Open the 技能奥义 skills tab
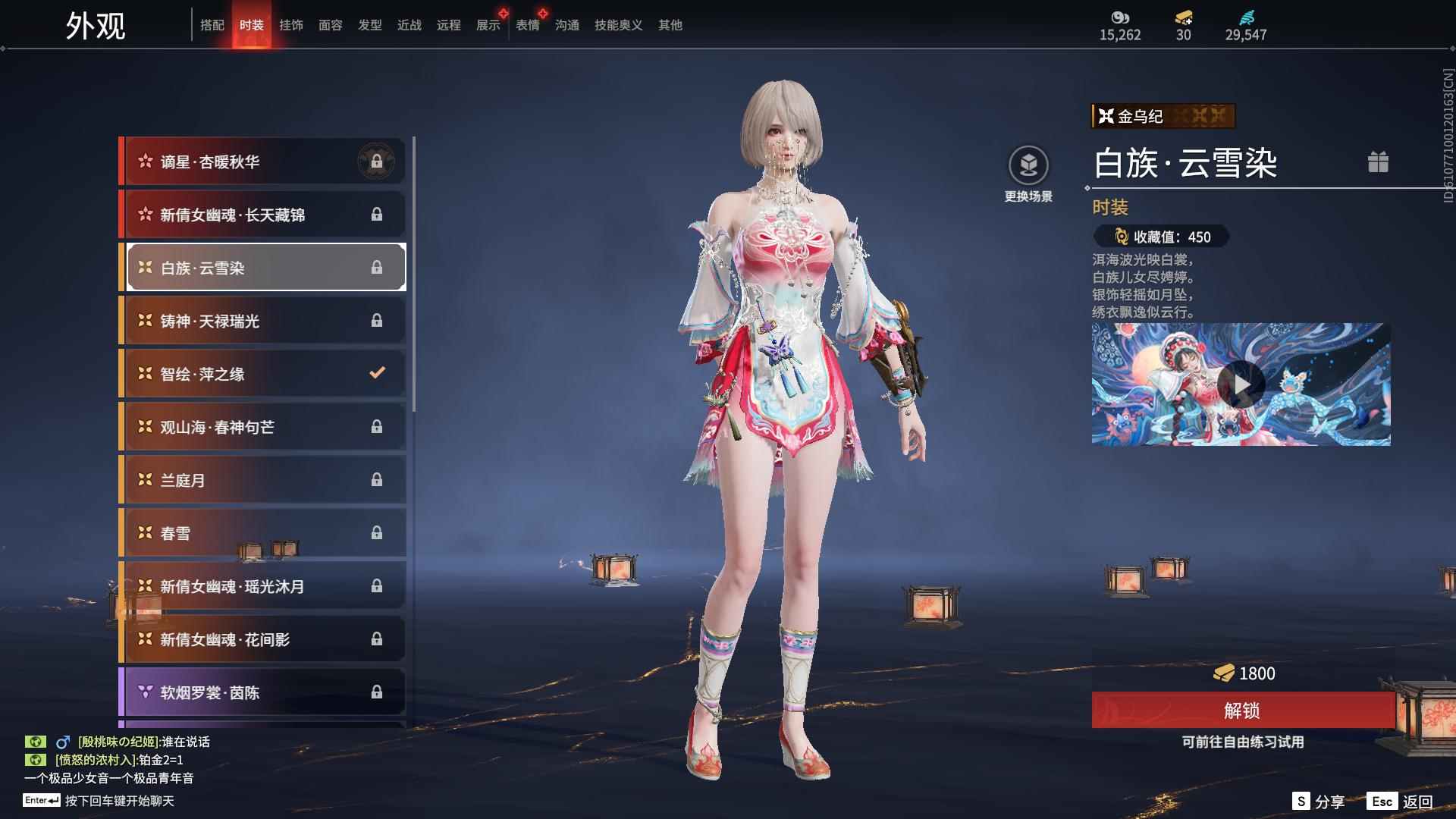This screenshot has height=819, width=1456. pyautogui.click(x=618, y=25)
